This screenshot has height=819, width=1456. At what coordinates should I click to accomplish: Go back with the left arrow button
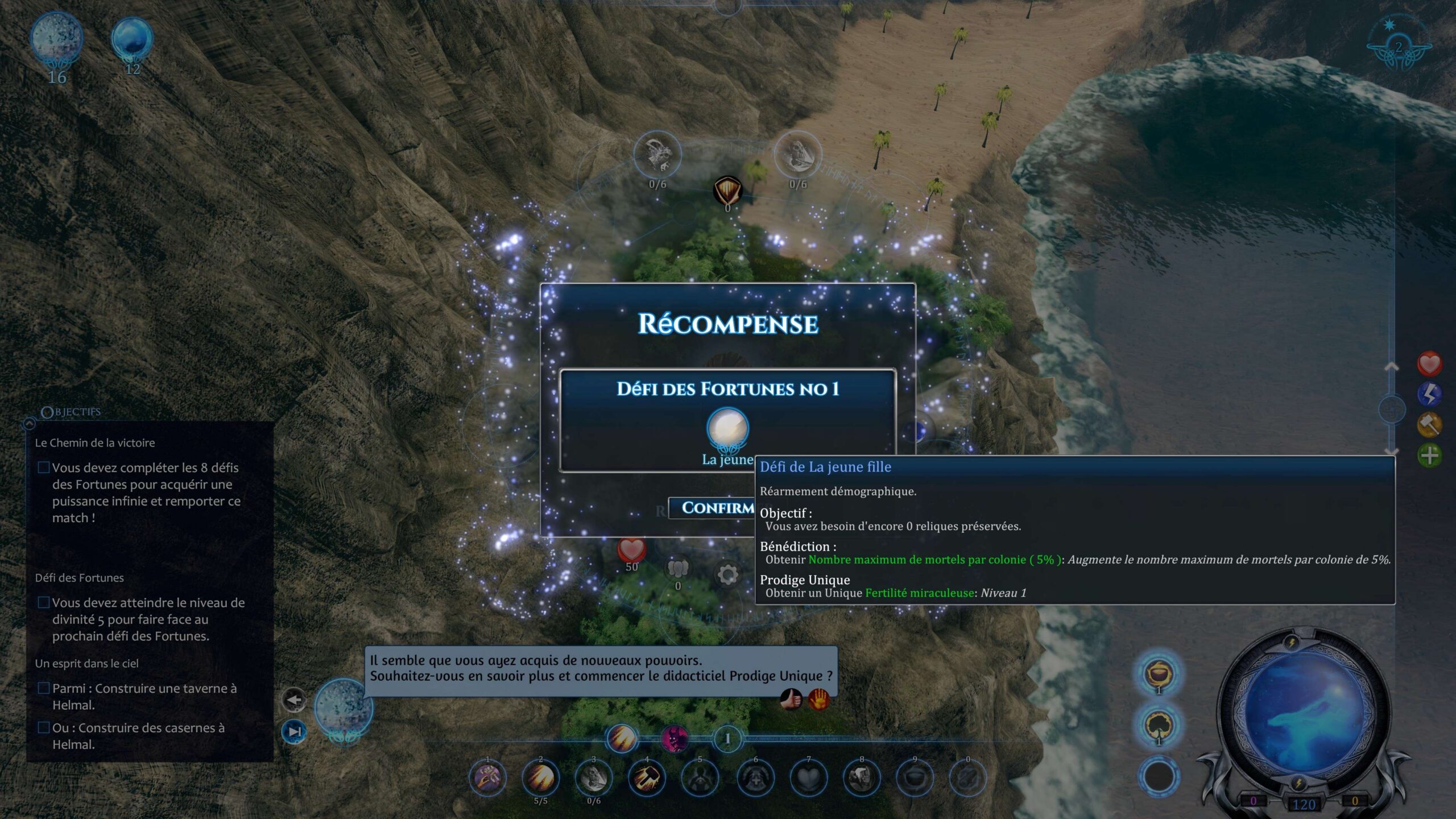pyautogui.click(x=294, y=700)
